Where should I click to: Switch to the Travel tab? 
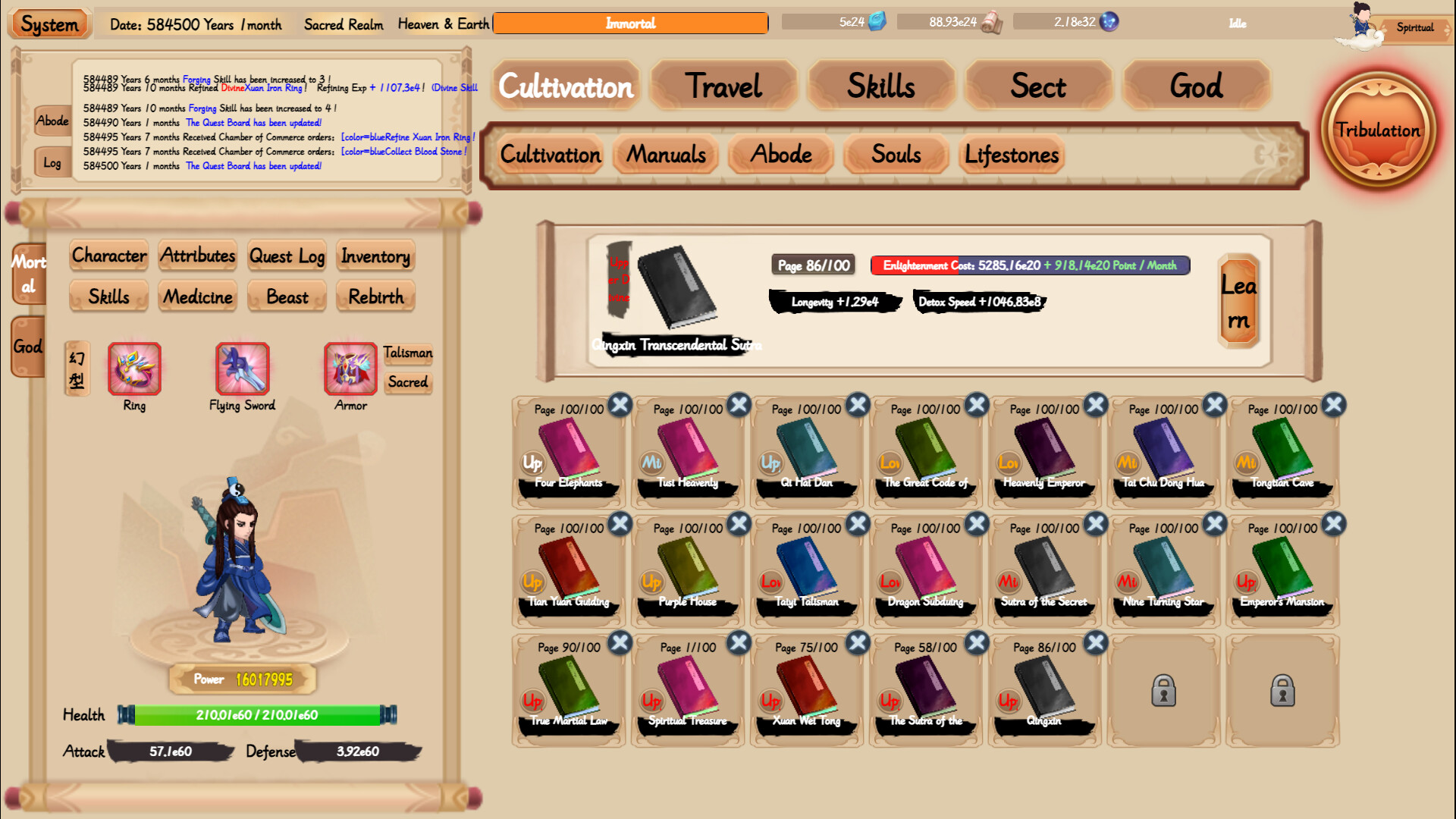point(723,86)
